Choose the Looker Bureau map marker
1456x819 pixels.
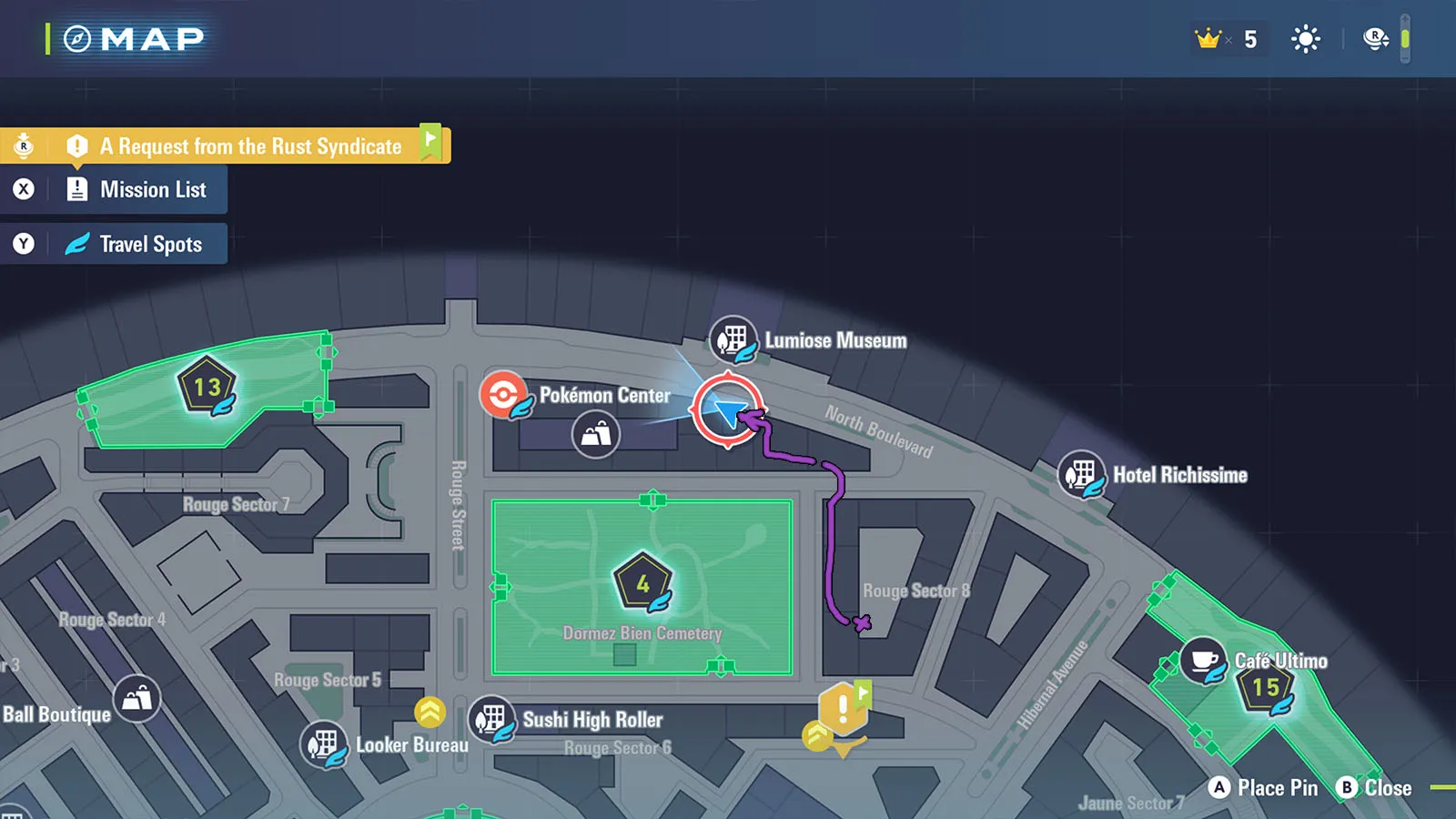coord(324,744)
